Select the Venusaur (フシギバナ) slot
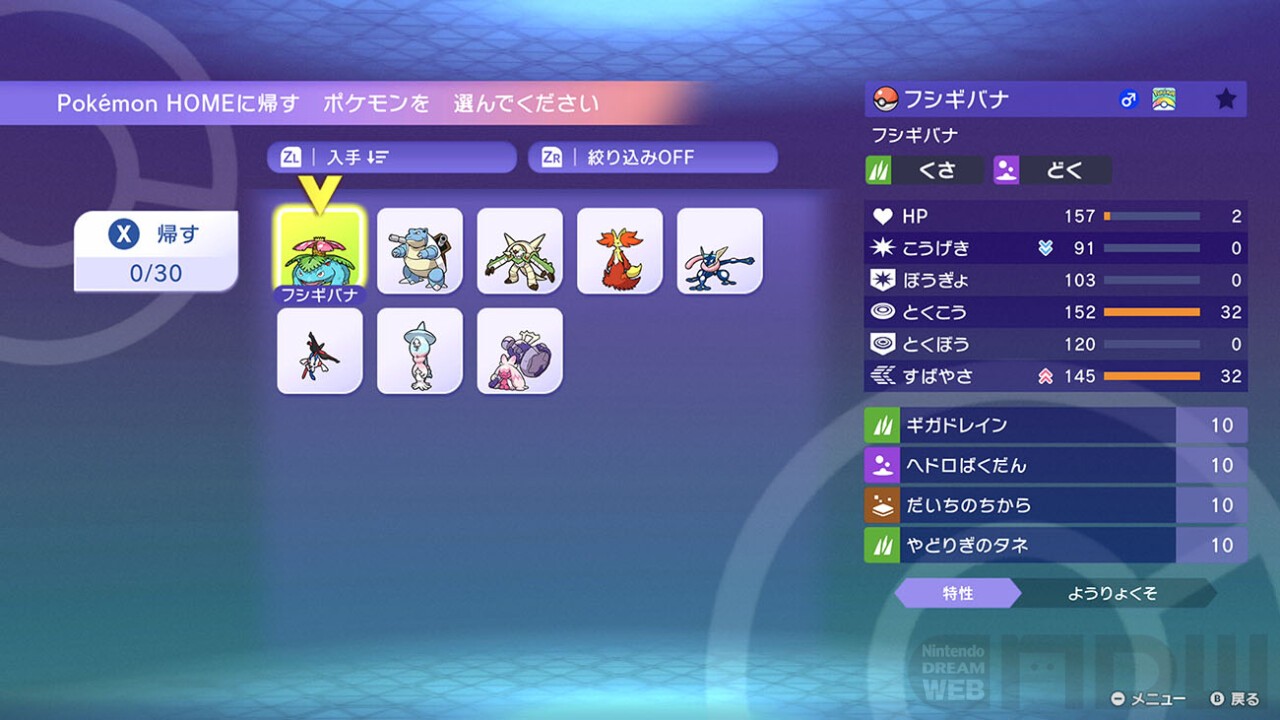The height and width of the screenshot is (720, 1280). (320, 250)
